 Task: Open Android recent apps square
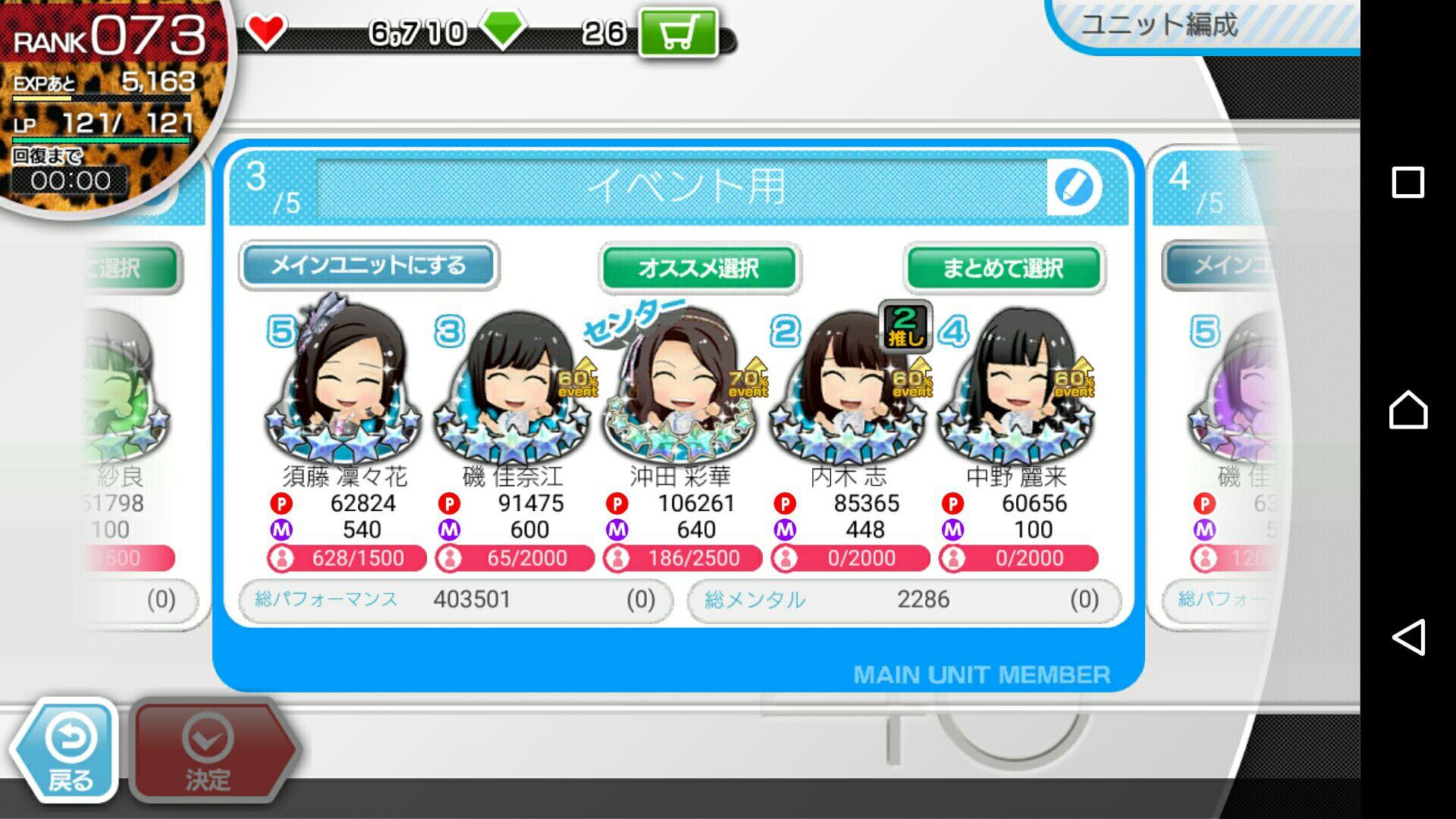(x=1408, y=182)
